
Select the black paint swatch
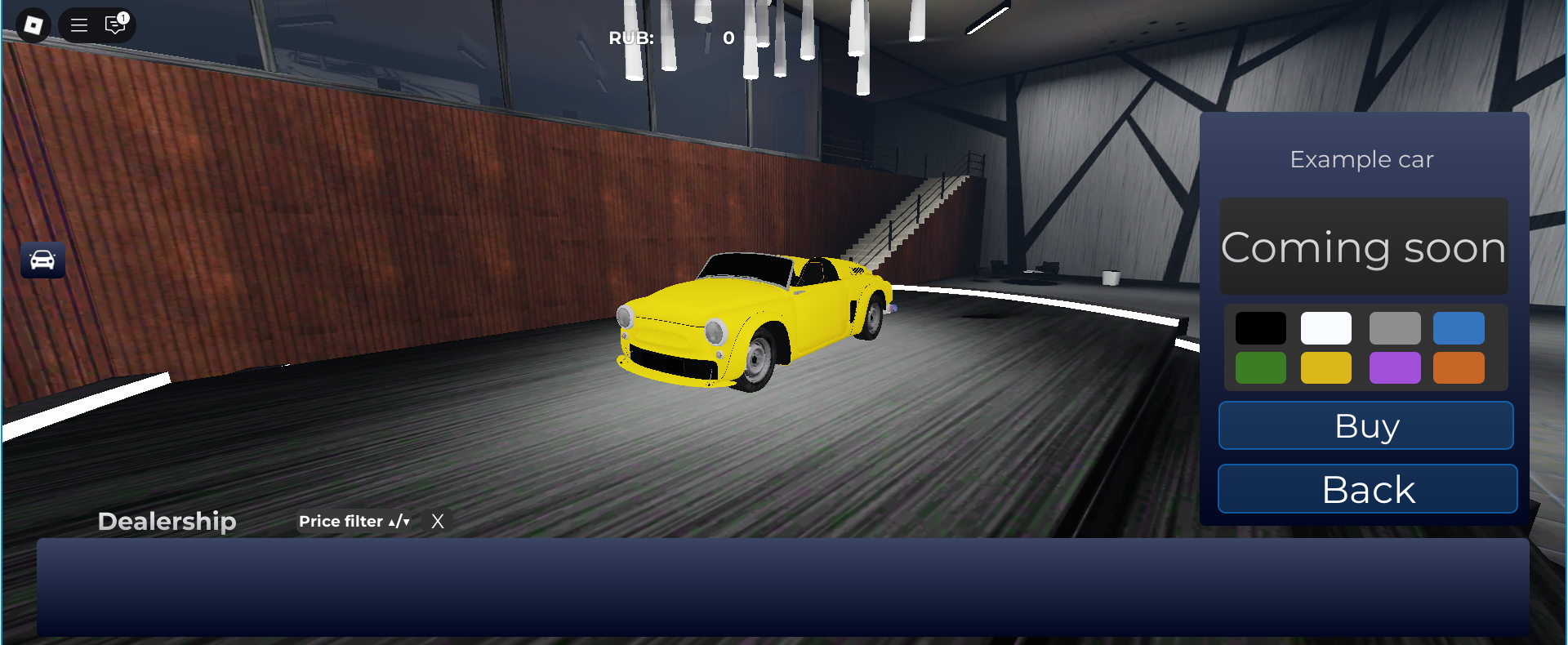tap(1261, 327)
